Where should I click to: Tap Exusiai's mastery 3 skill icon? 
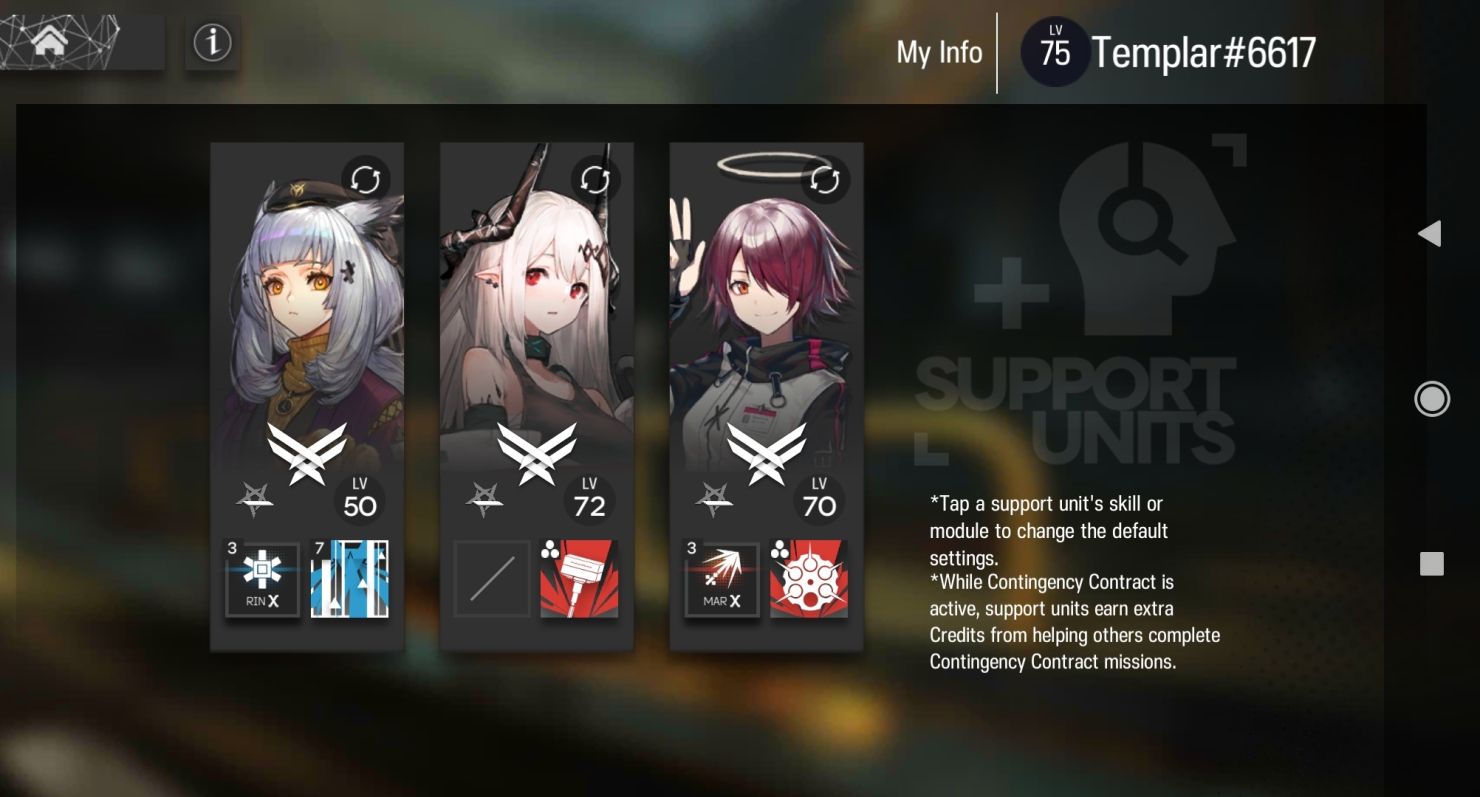click(x=810, y=579)
